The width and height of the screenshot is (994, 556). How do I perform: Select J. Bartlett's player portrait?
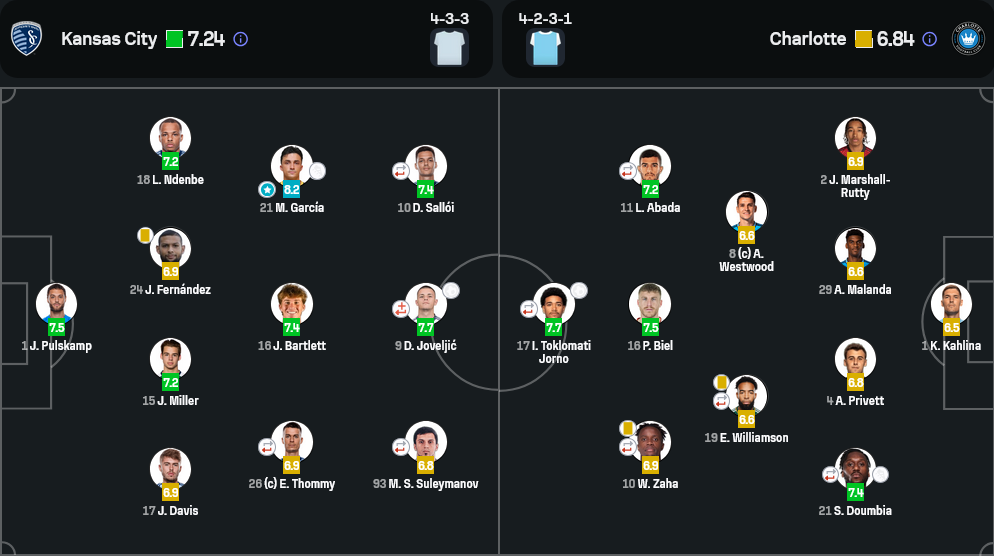292,304
